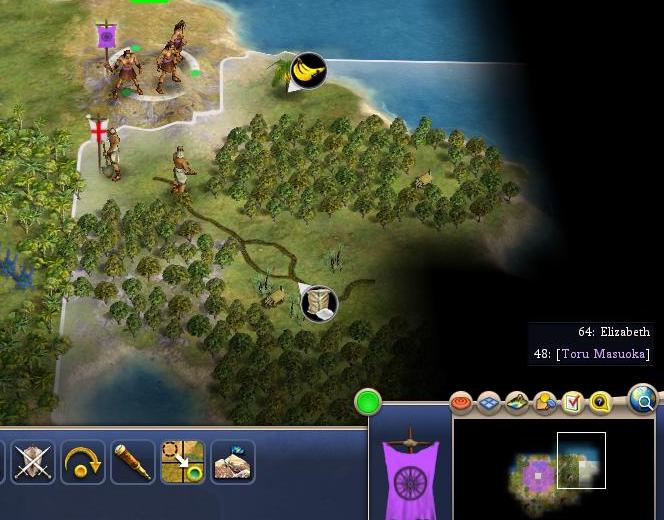Click the banana resource bubble
This screenshot has height=520, width=664.
(309, 70)
